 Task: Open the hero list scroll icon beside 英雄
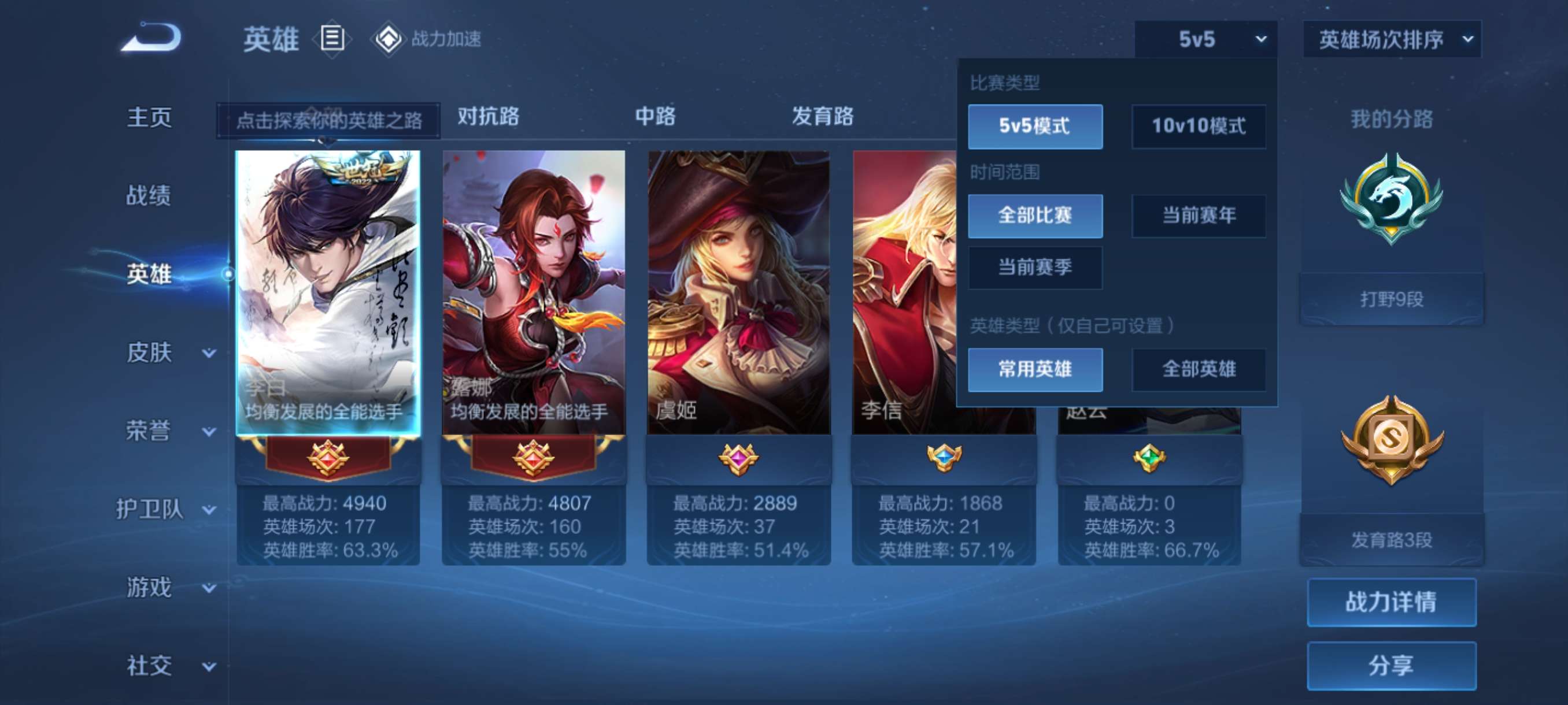click(x=332, y=39)
